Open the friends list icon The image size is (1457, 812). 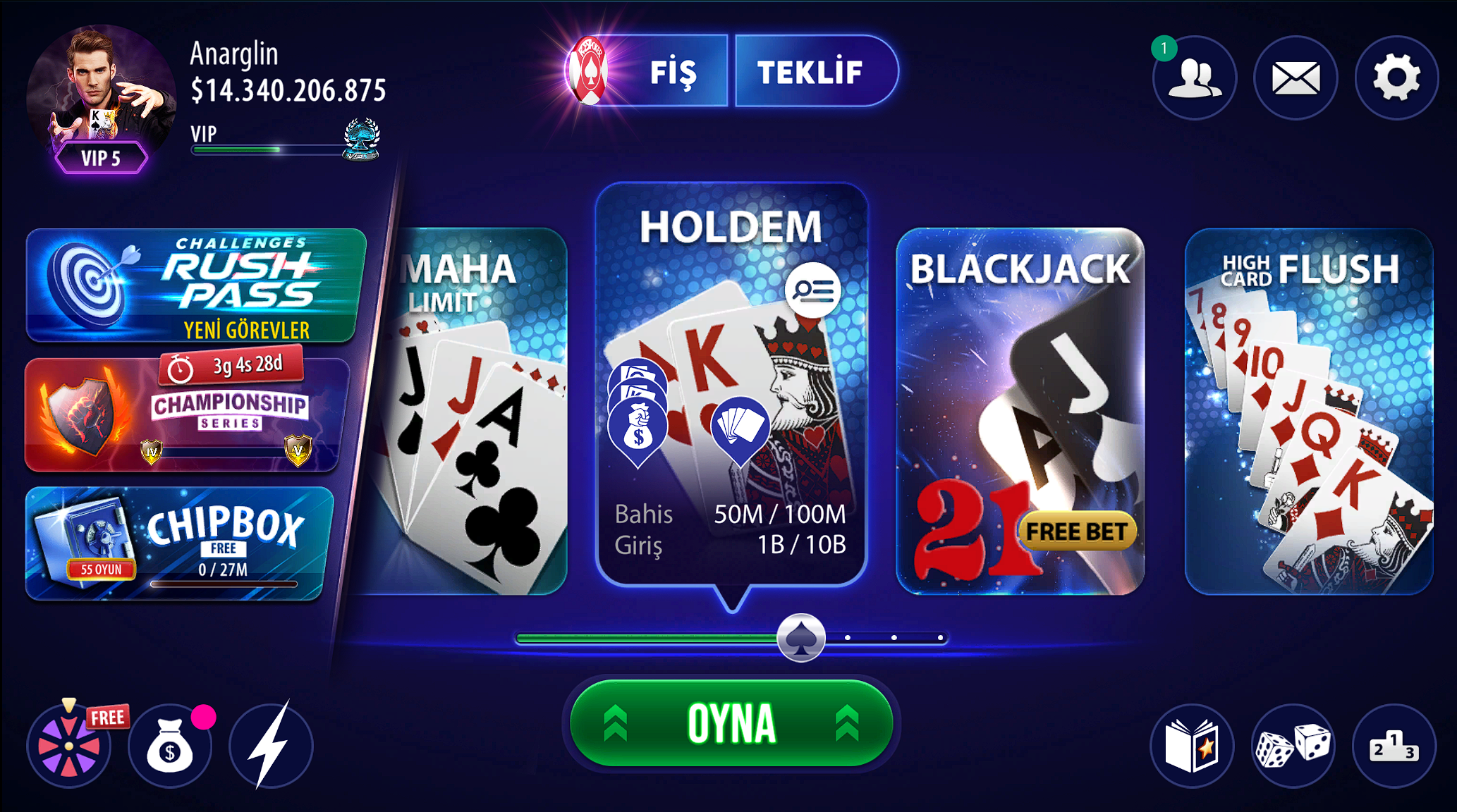(x=1195, y=78)
